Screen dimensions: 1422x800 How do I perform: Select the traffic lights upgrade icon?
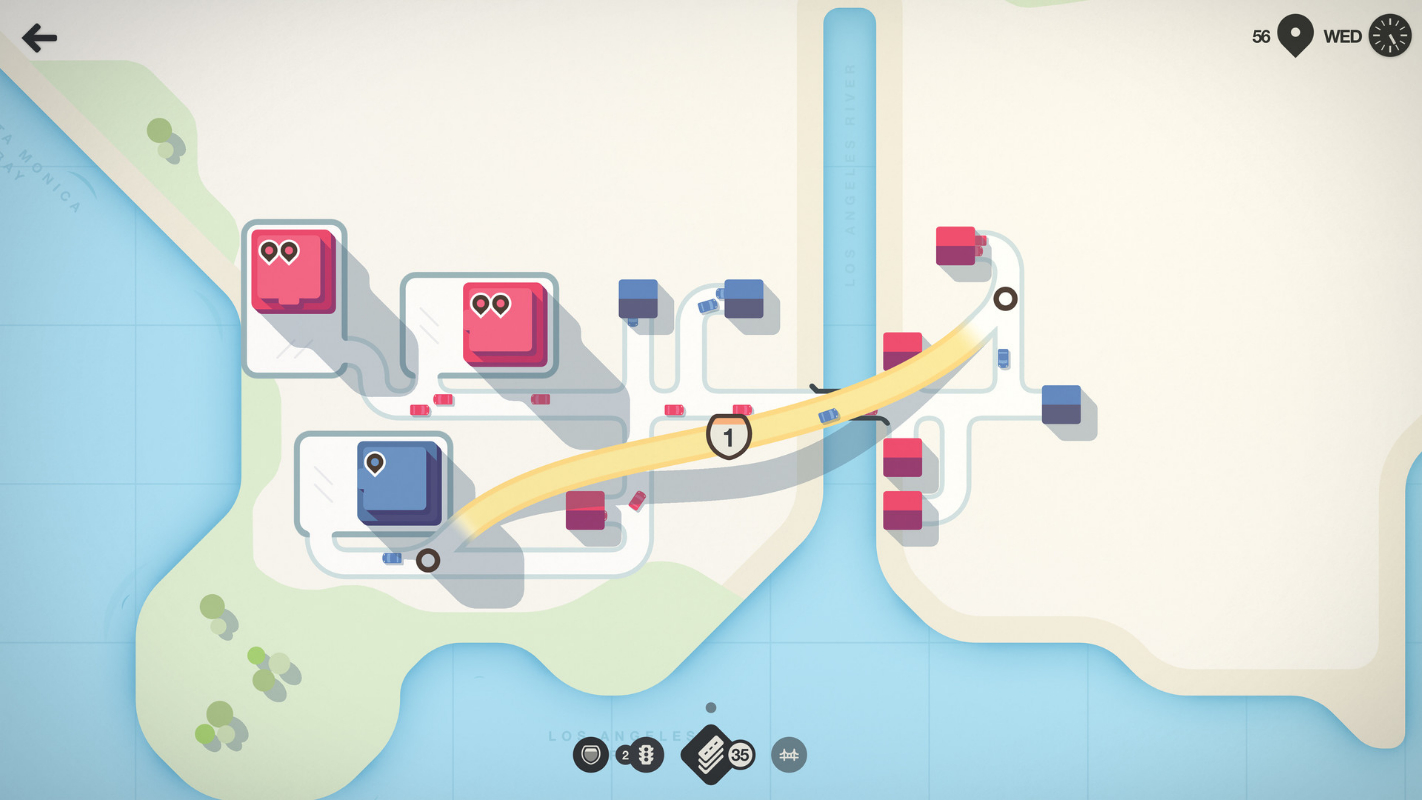pos(645,756)
